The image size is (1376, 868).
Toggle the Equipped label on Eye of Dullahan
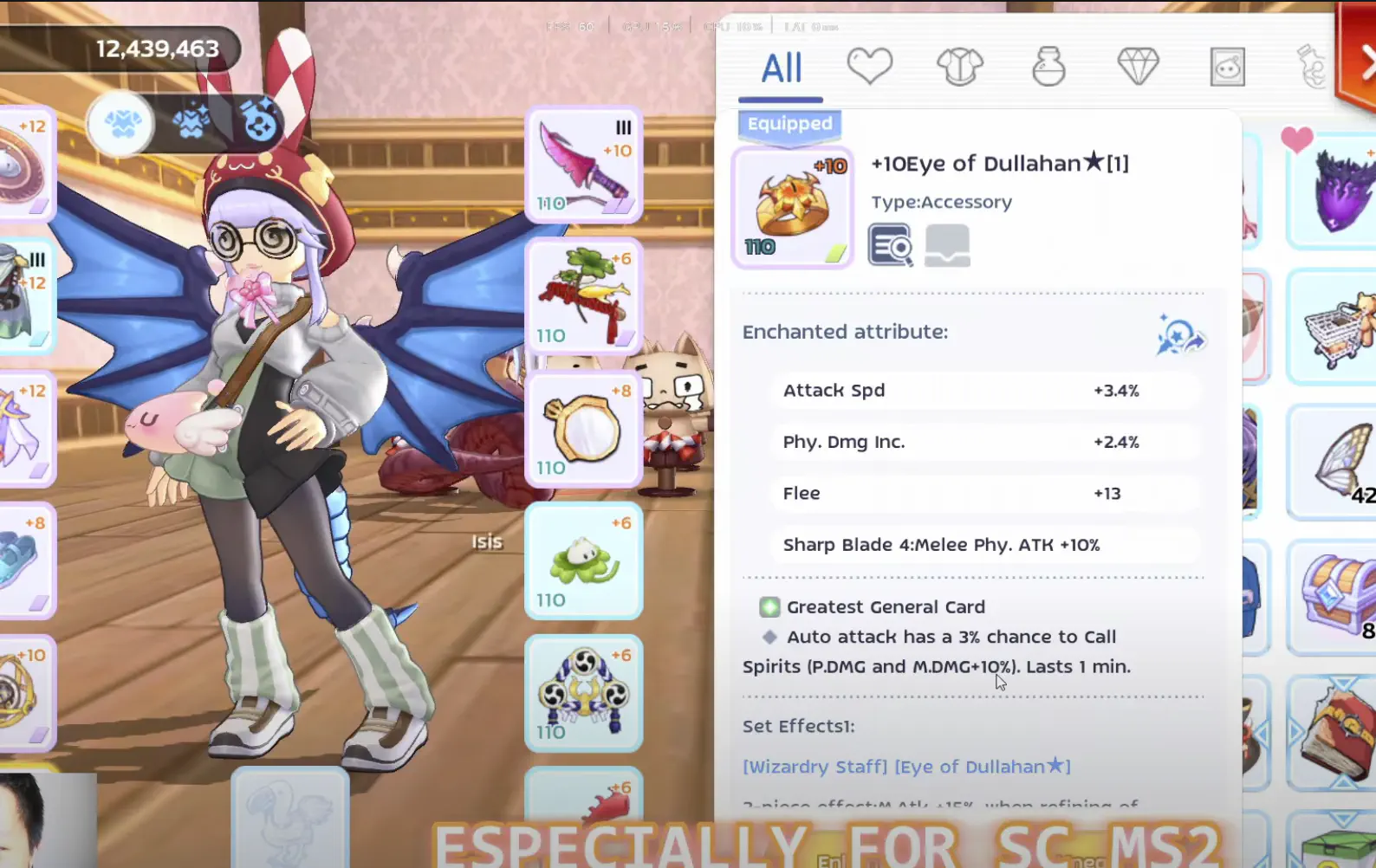pyautogui.click(x=789, y=124)
